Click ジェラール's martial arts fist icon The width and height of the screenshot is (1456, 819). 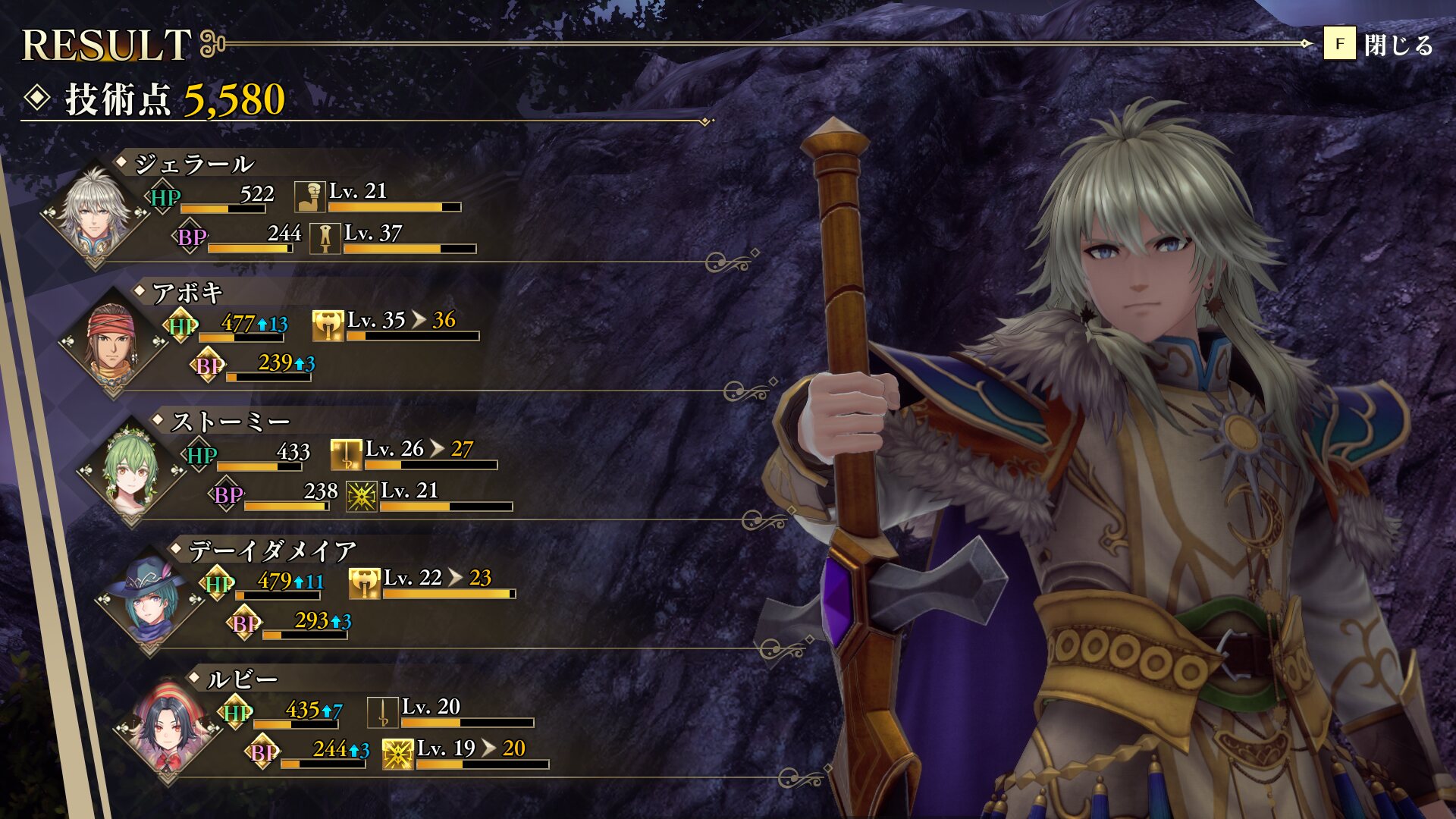point(309,196)
